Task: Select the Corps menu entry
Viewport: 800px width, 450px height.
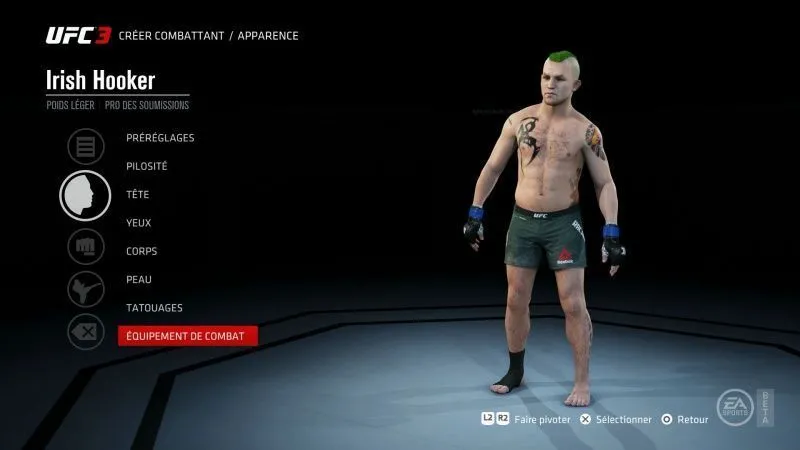Action: [x=142, y=251]
